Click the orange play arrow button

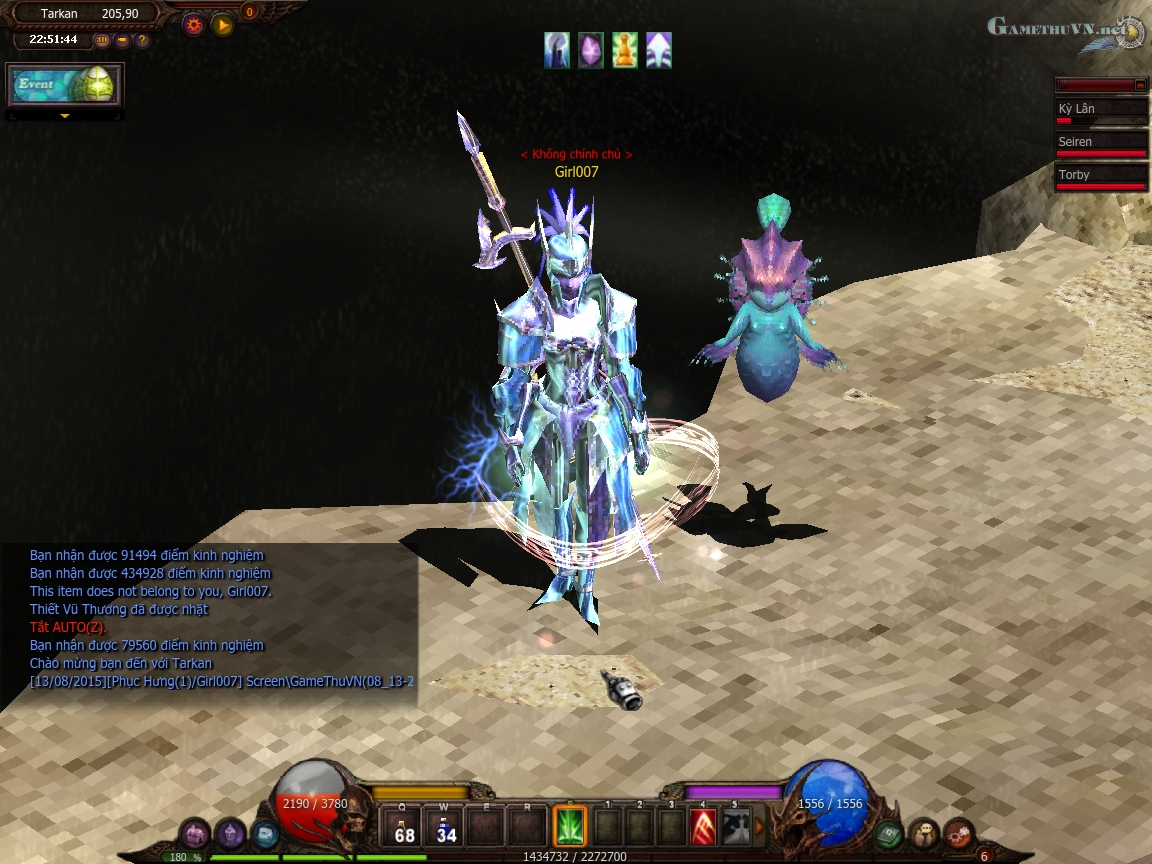pyautogui.click(x=223, y=25)
